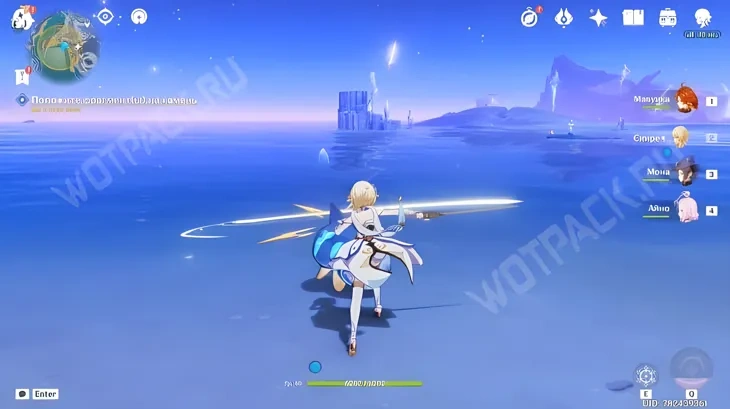Open the backpack inventory icon
The image size is (730, 409).
click(667, 17)
